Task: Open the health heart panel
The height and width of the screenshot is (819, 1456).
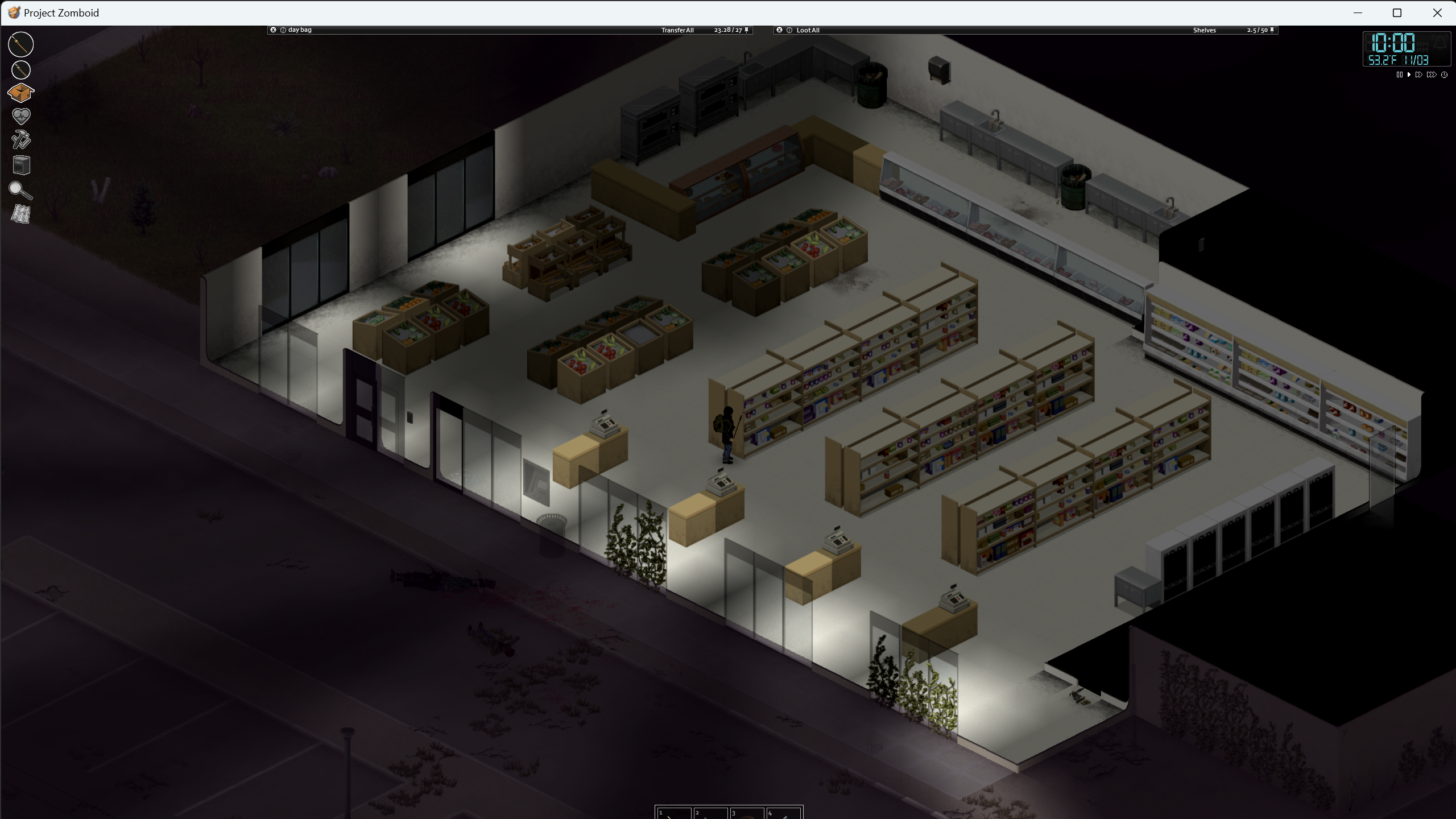Action: click(21, 116)
